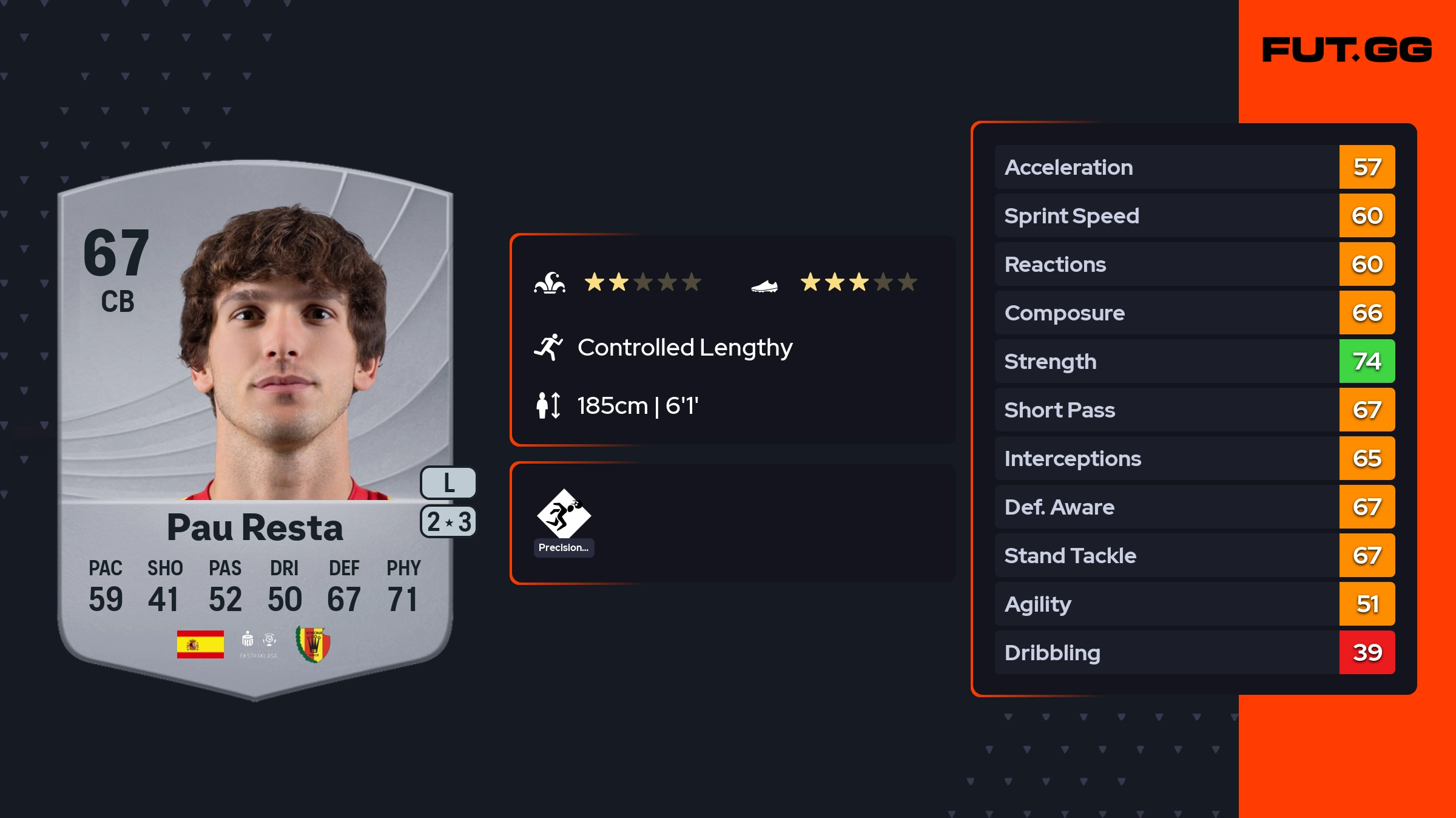The height and width of the screenshot is (818, 1456).
Task: Click the skill moves star rating
Action: coord(642,282)
